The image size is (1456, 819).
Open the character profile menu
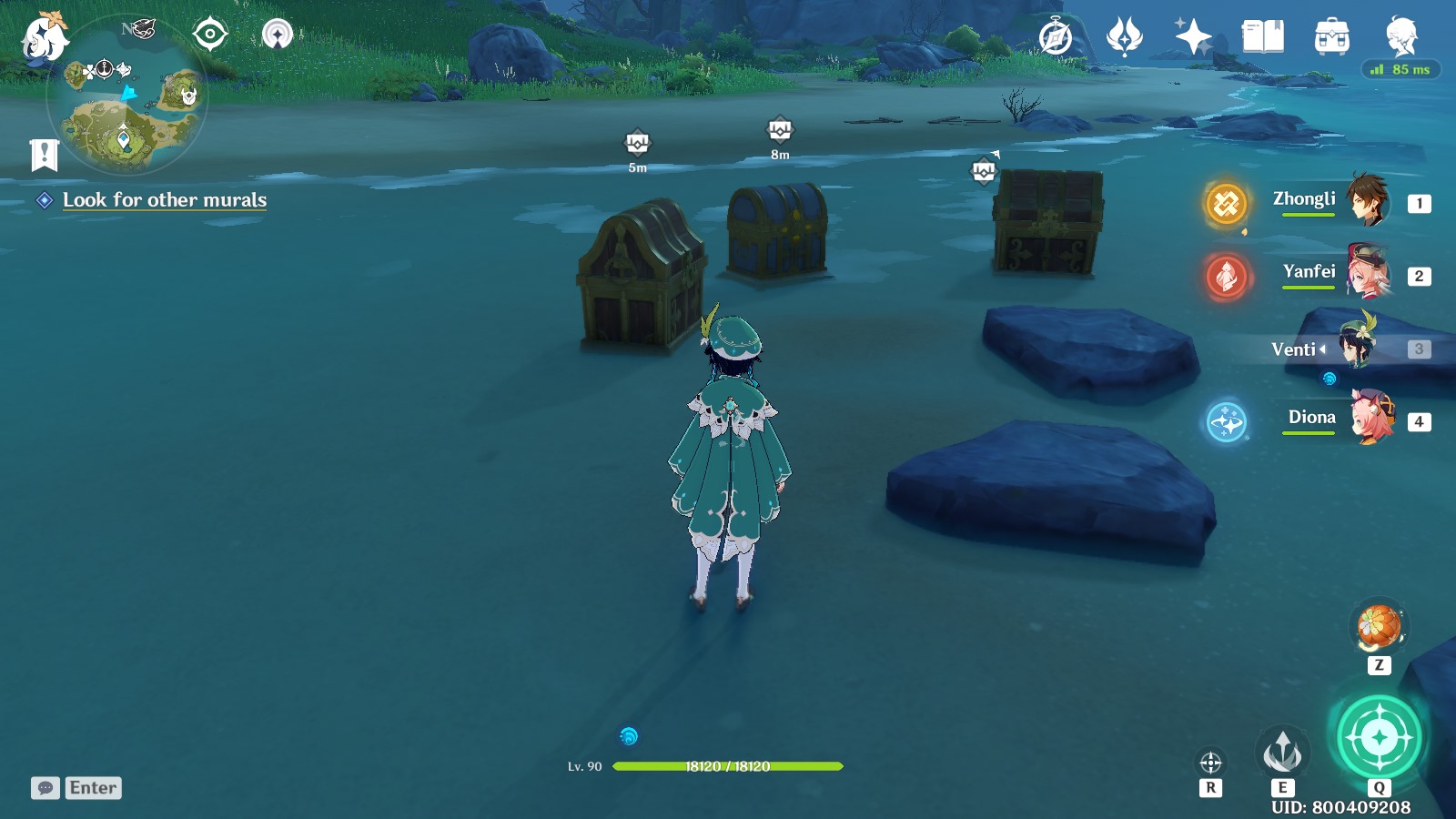[1401, 37]
